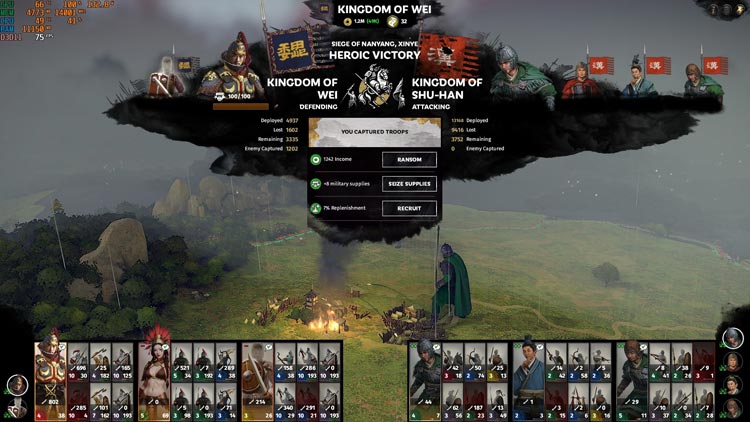Open the round portrait button at bottom-left

coord(16,384)
